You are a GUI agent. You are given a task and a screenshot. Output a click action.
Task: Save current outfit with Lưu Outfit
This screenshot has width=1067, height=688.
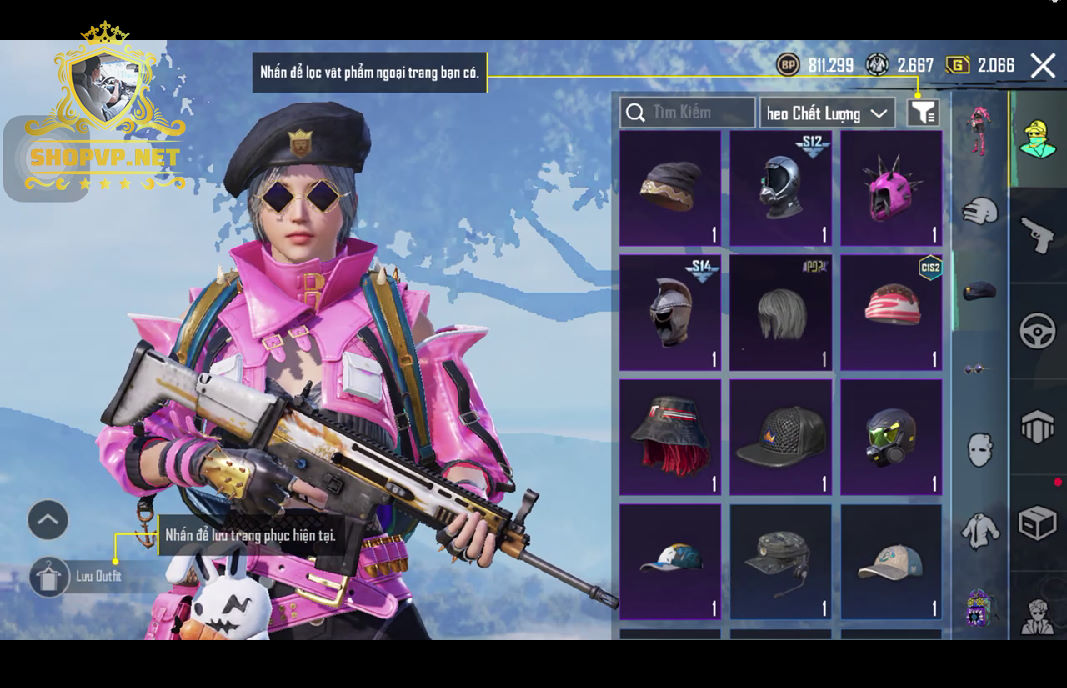click(x=49, y=576)
